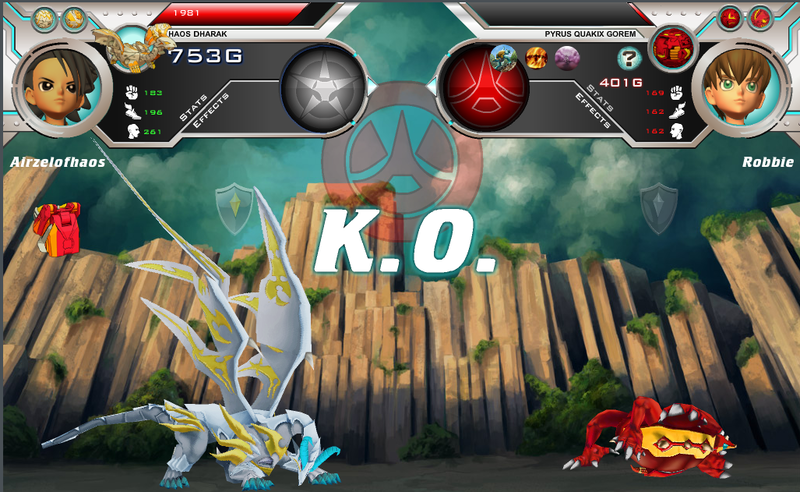Select the Haos Dharak bakugan icon
The height and width of the screenshot is (492, 800).
click(x=136, y=46)
